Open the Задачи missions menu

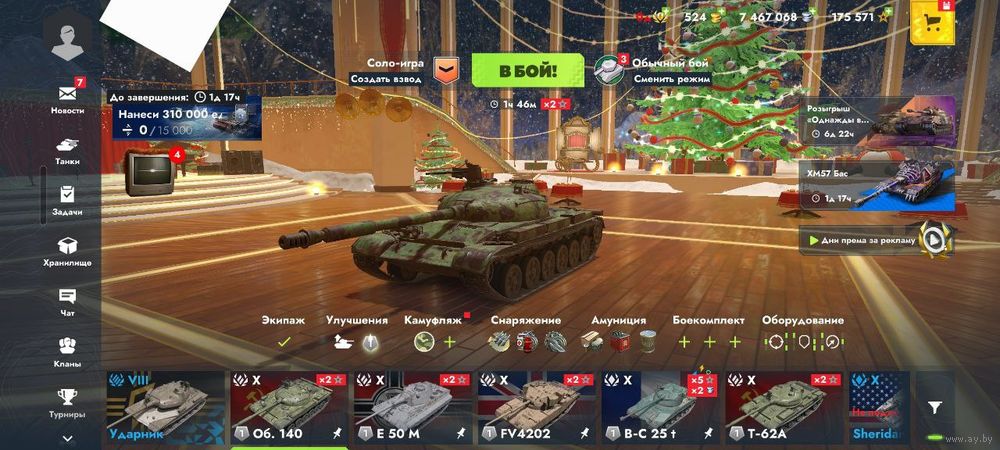pyautogui.click(x=68, y=201)
